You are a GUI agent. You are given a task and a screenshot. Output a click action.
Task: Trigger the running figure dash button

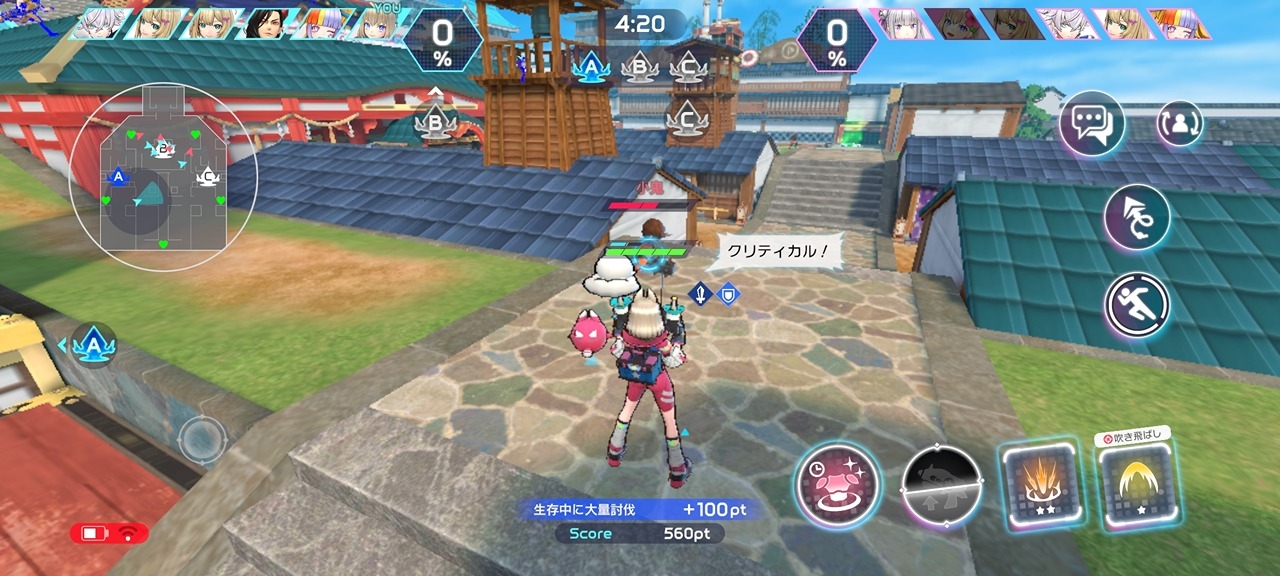click(x=1137, y=305)
